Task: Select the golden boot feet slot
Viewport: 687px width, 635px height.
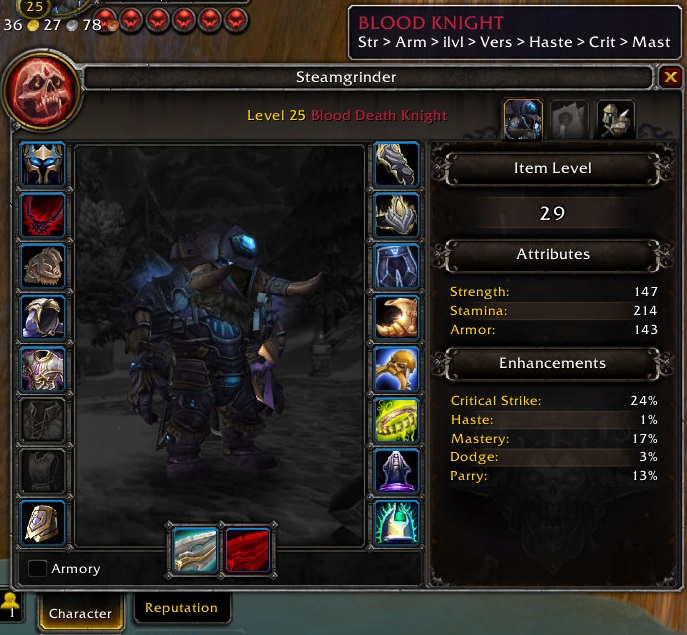Action: click(396, 318)
